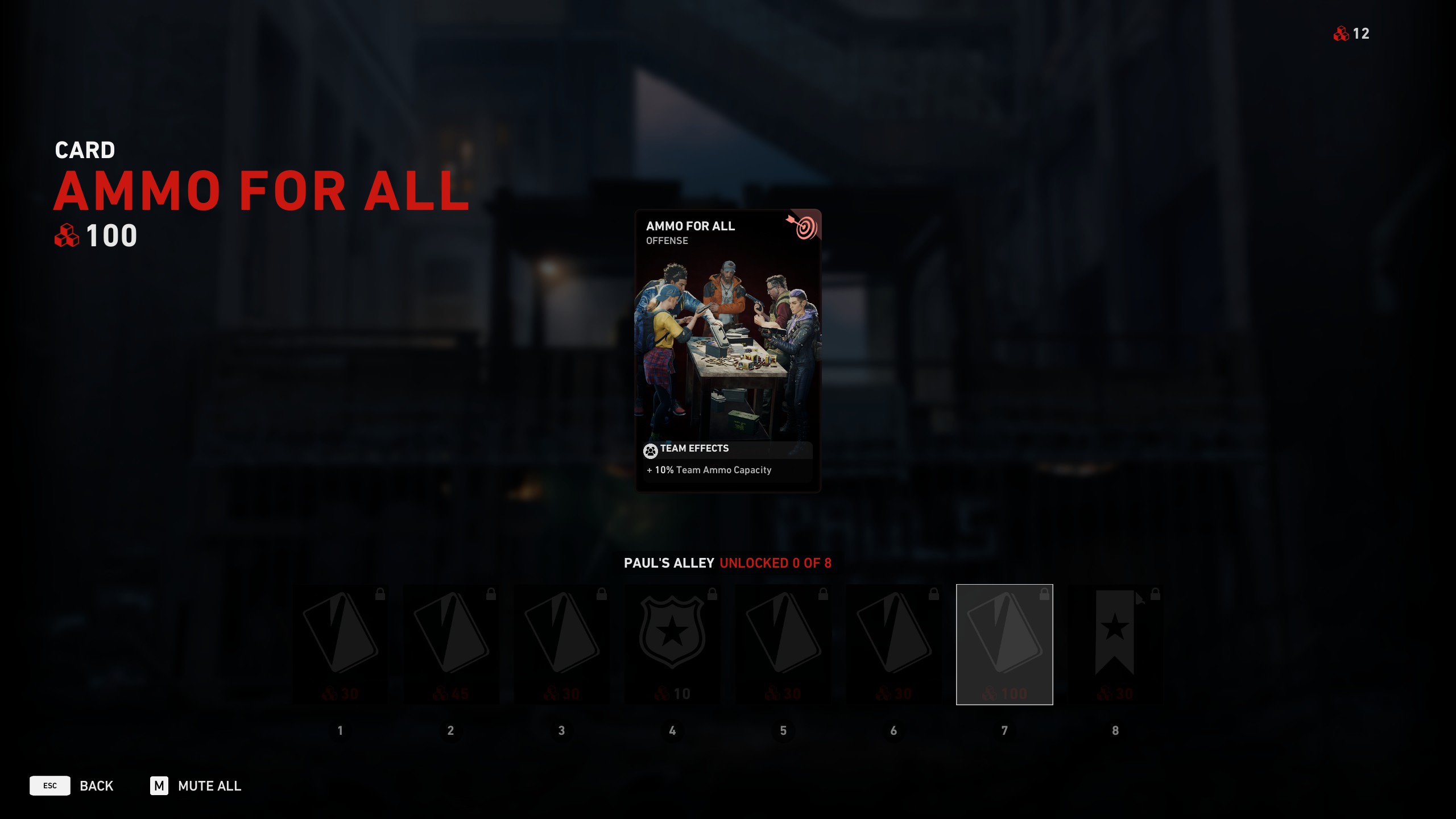Click the M key prompt icon
The height and width of the screenshot is (819, 1456).
tap(160, 785)
